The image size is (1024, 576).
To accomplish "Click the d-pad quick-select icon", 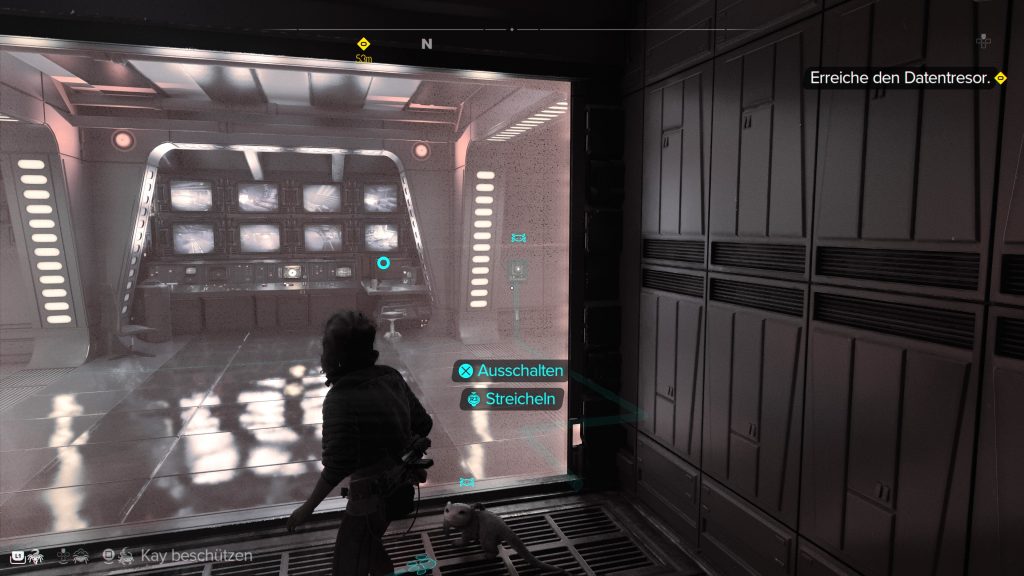I will pyautogui.click(x=983, y=41).
